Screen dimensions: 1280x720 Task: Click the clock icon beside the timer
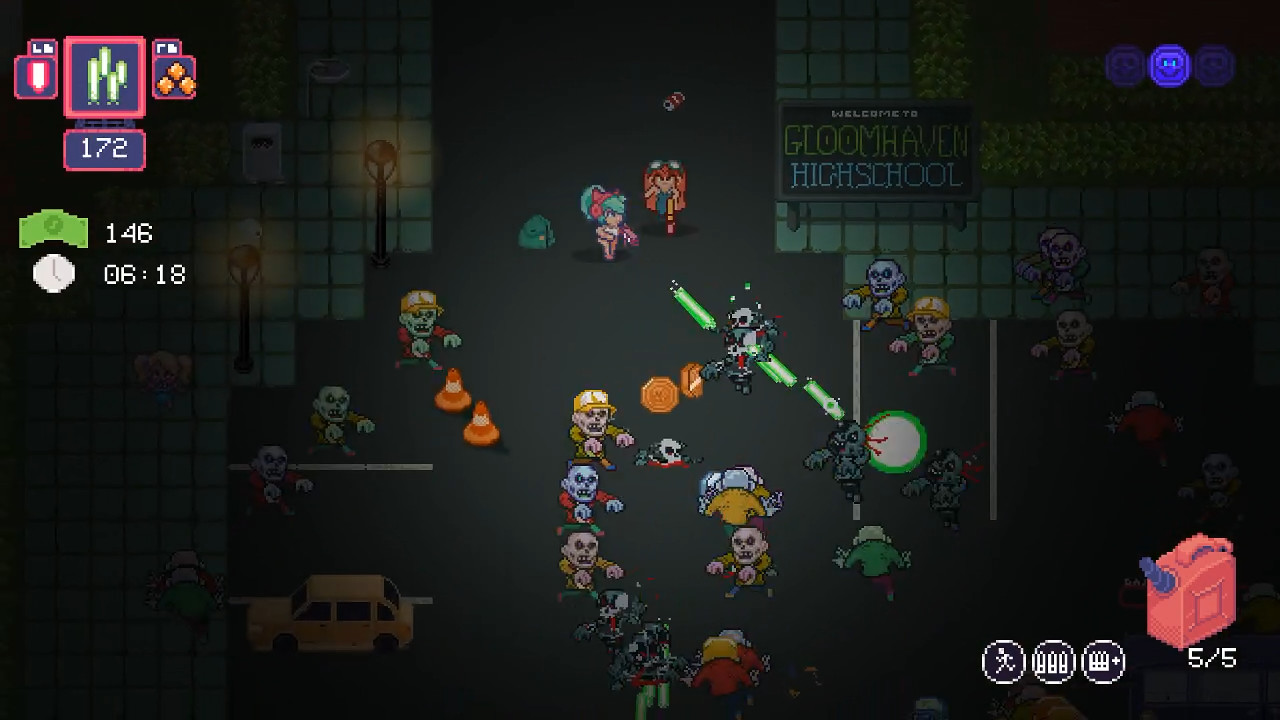[x=54, y=272]
